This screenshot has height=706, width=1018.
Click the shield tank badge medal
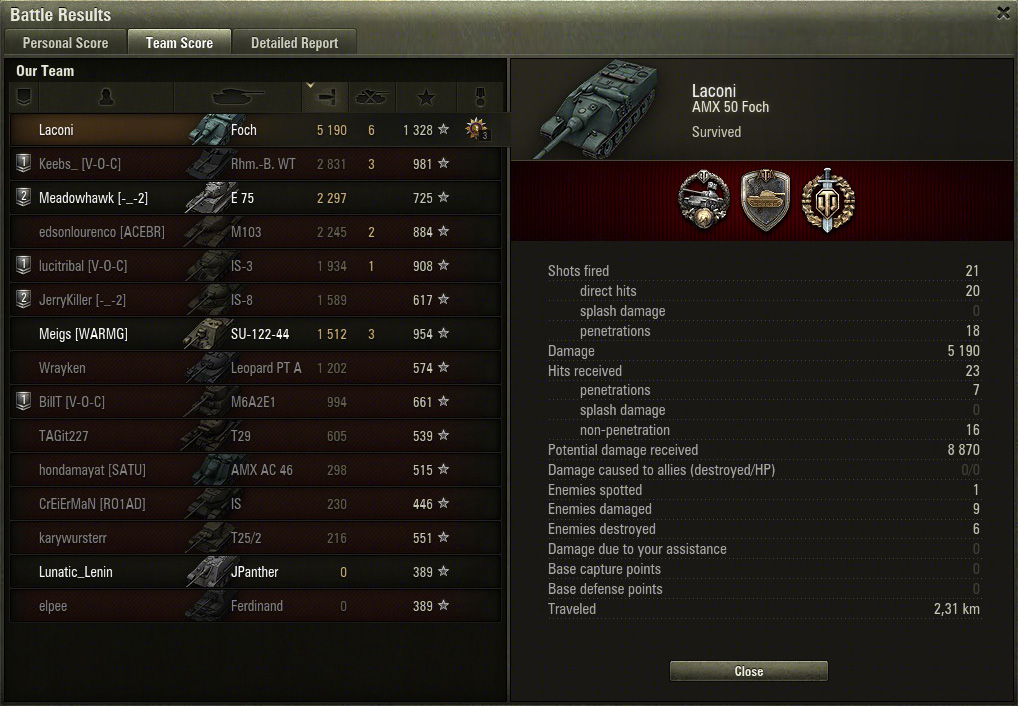pyautogui.click(x=765, y=199)
